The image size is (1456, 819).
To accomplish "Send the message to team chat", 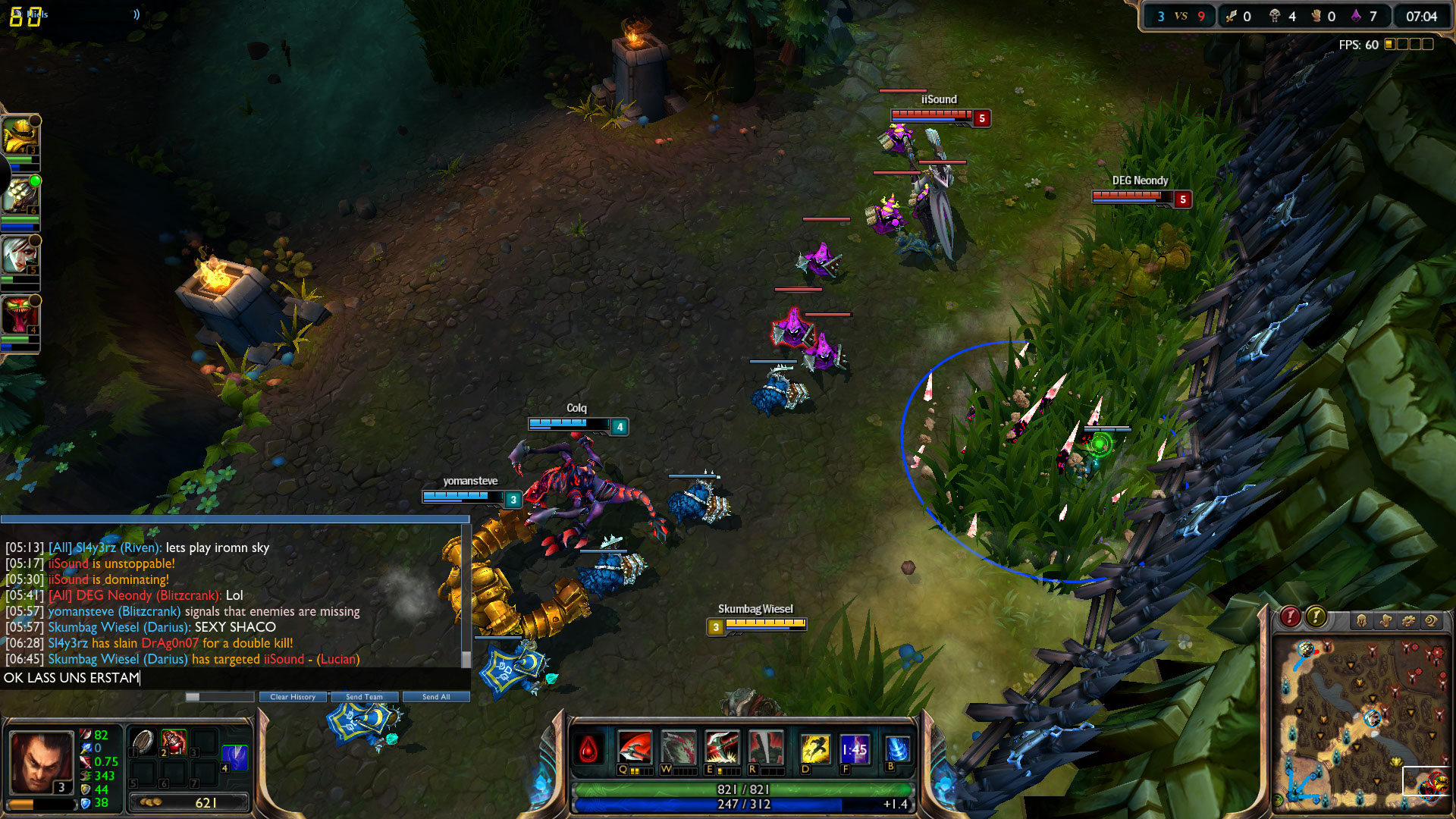I will pyautogui.click(x=364, y=697).
